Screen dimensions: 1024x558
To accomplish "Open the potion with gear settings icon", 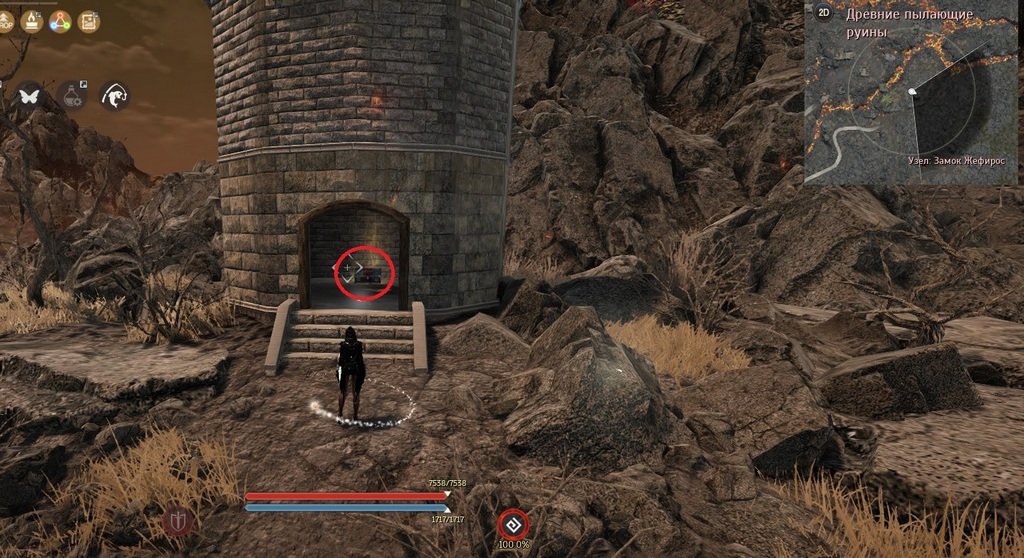I will [x=72, y=95].
